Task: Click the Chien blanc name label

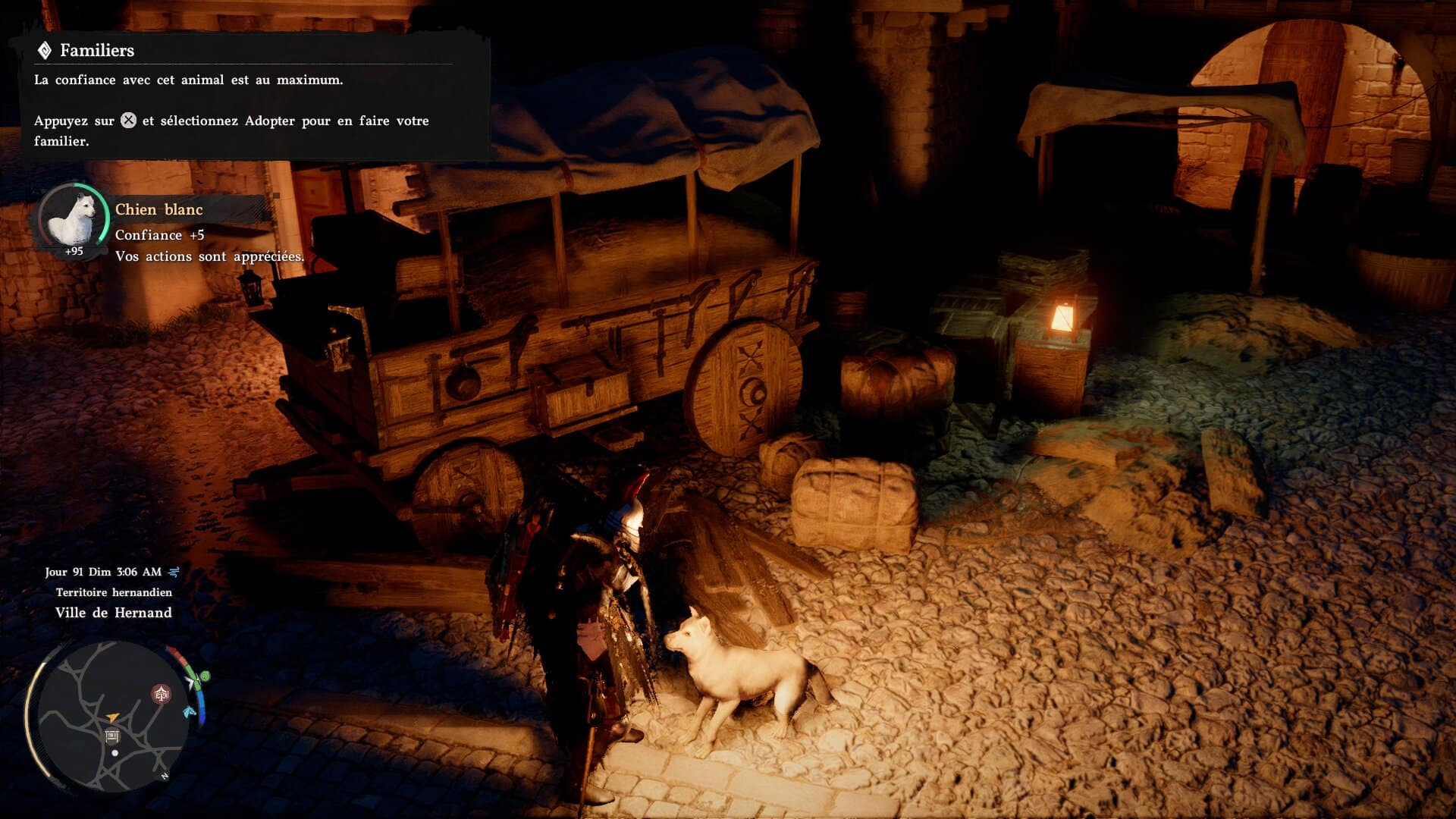Action: [158, 209]
